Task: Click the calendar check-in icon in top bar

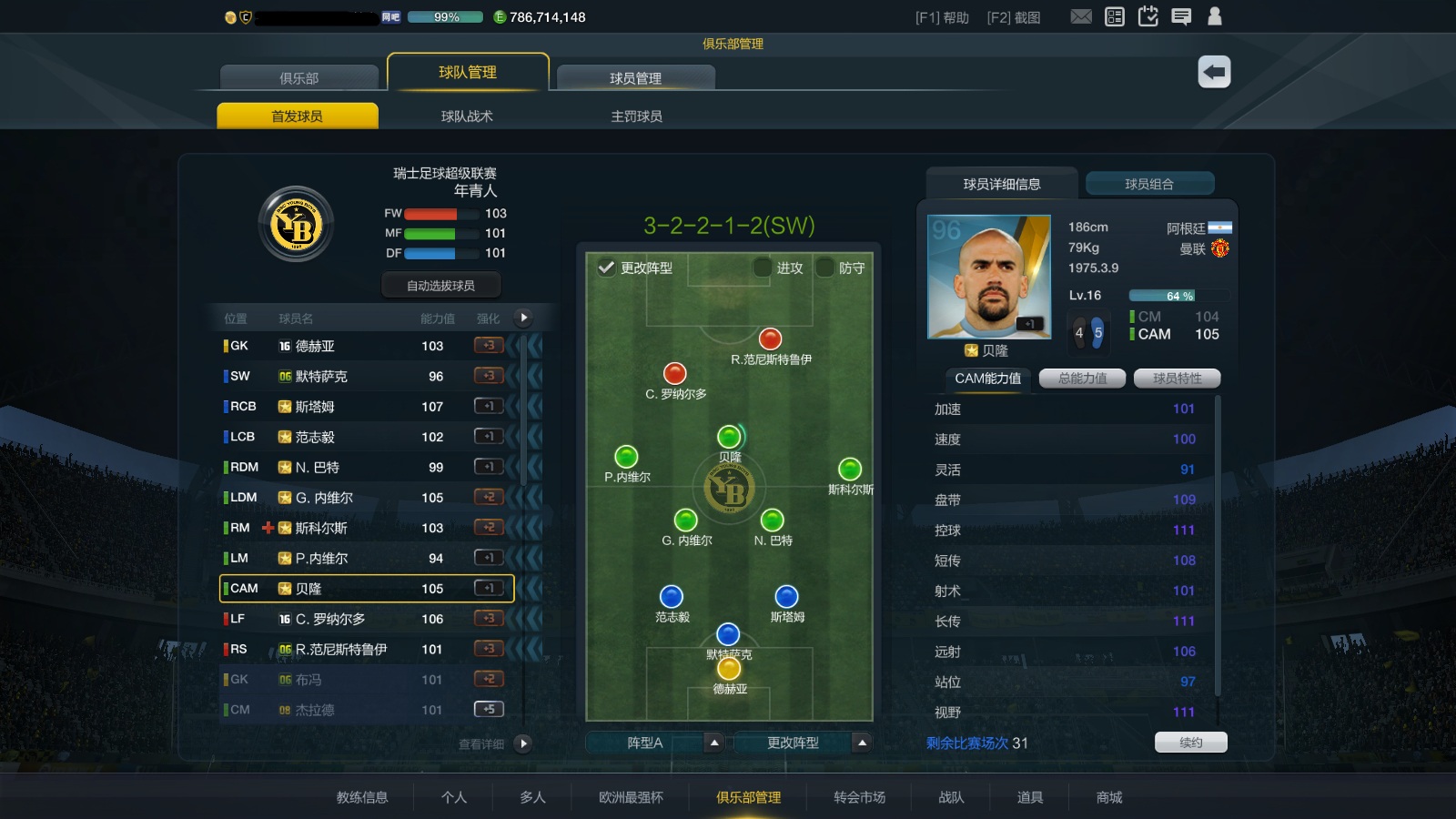Action: pyautogui.click(x=1148, y=15)
